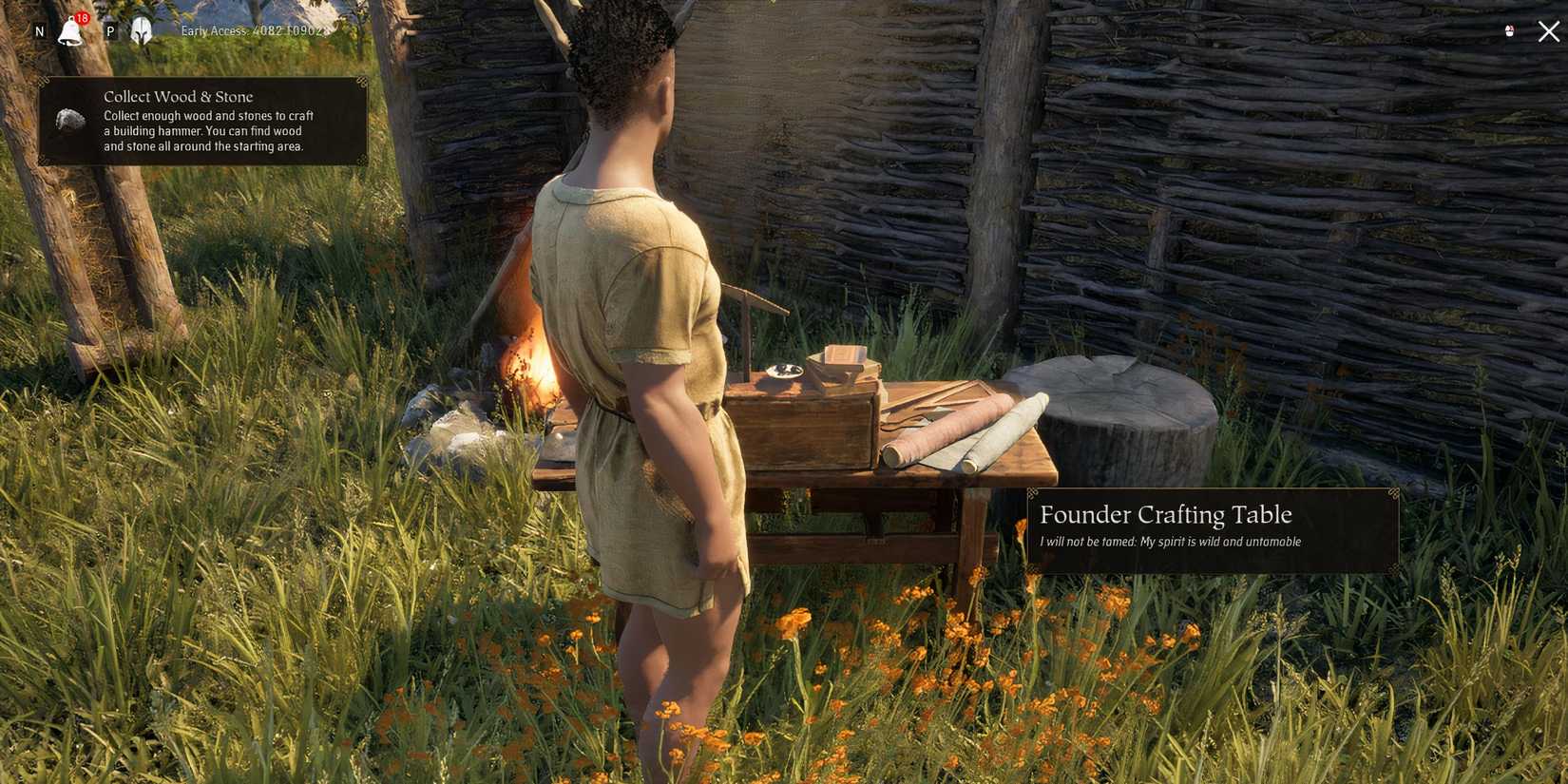This screenshot has height=784, width=1568.
Task: Select the Collect Wood & Stone quest title
Action: 179,96
